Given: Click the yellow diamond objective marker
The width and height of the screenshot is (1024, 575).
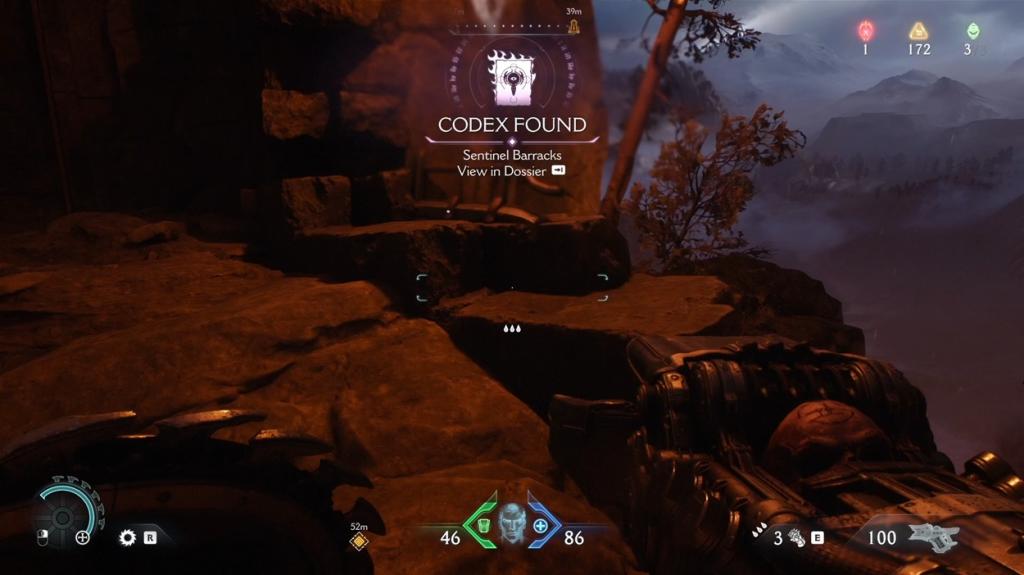Looking at the screenshot, I should click(x=359, y=541).
